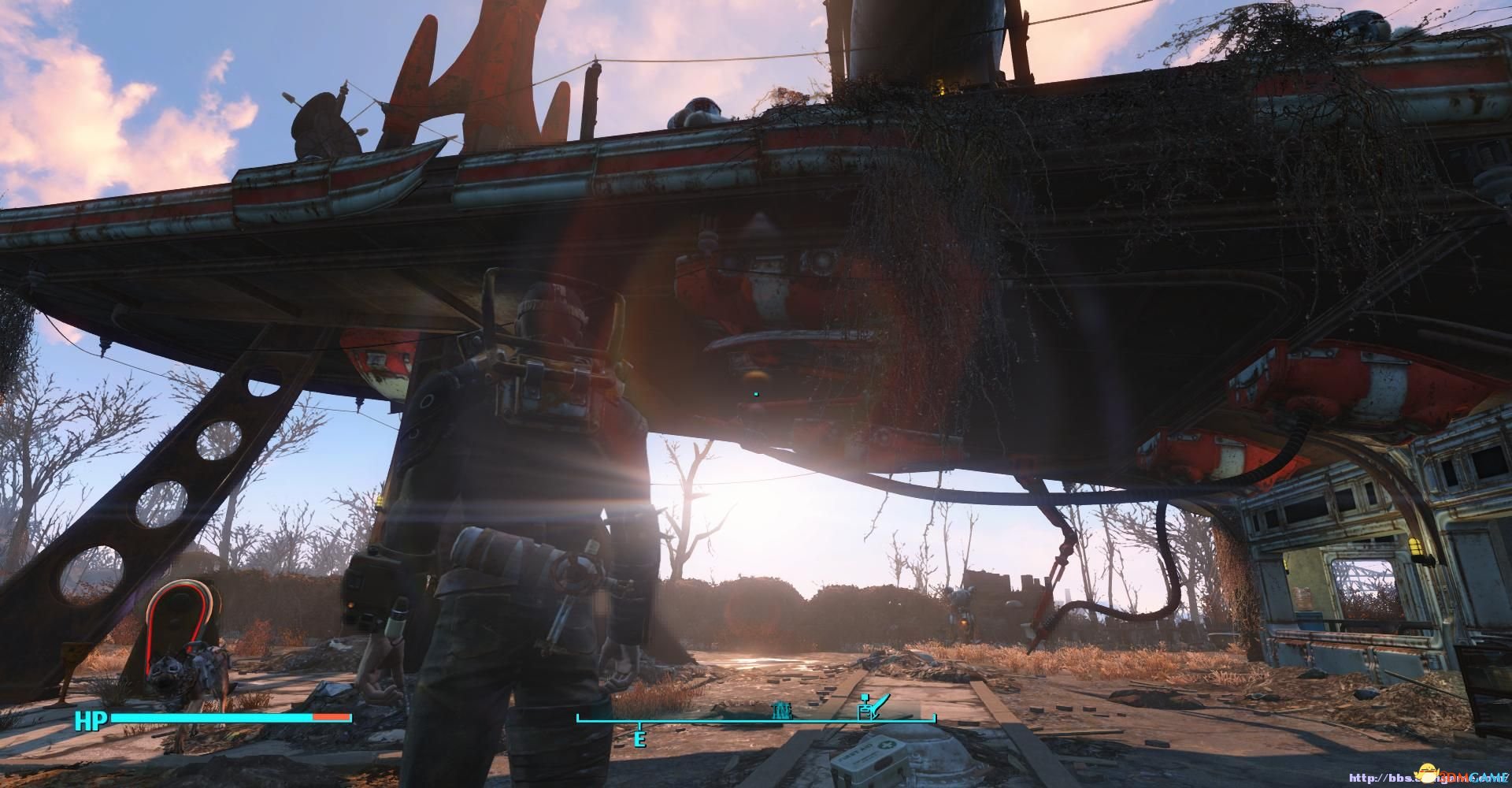Click the building location marker on the compass
Screen dimensions: 1512x788
click(x=782, y=710)
